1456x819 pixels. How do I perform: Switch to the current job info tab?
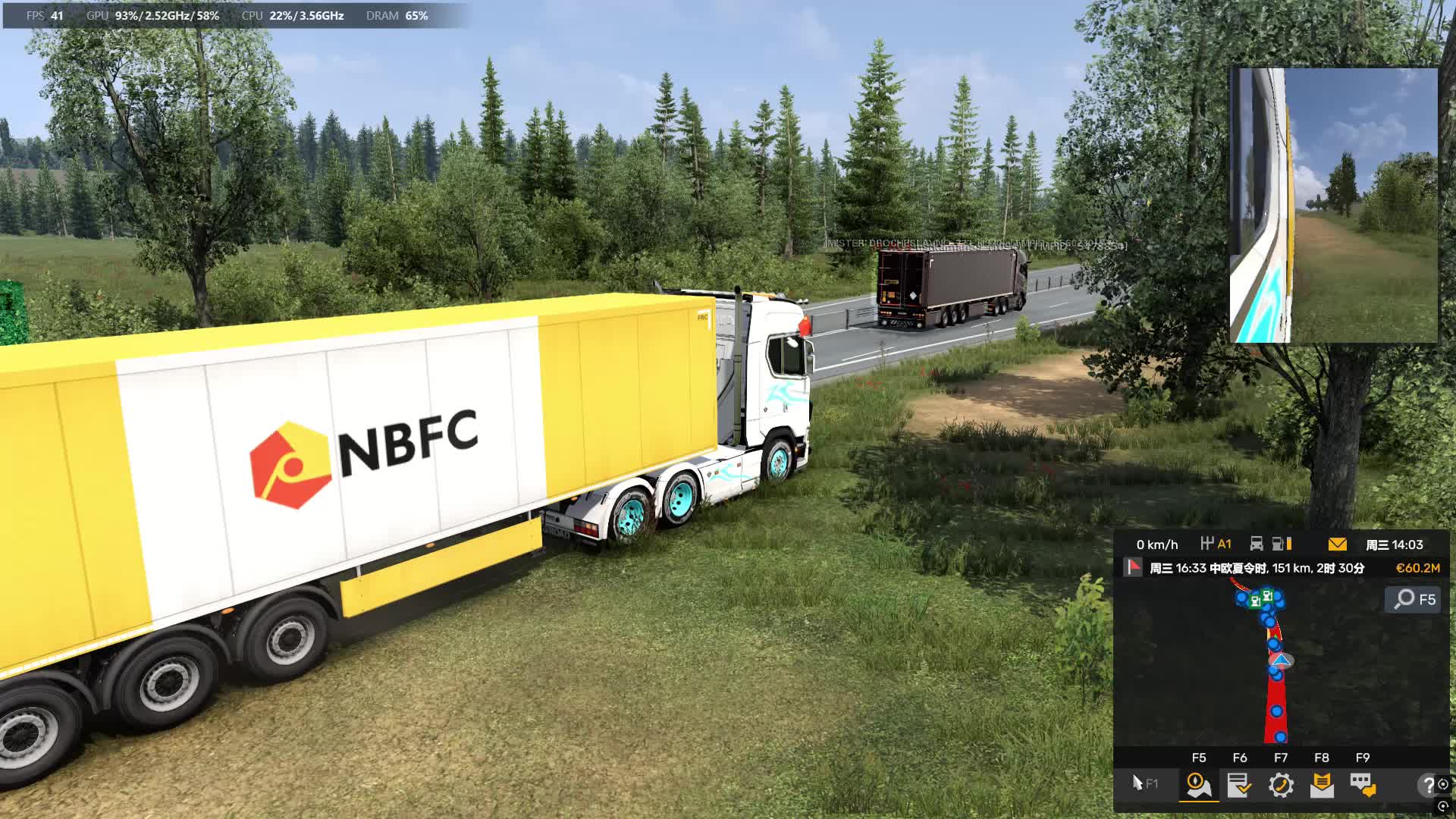tap(1240, 785)
